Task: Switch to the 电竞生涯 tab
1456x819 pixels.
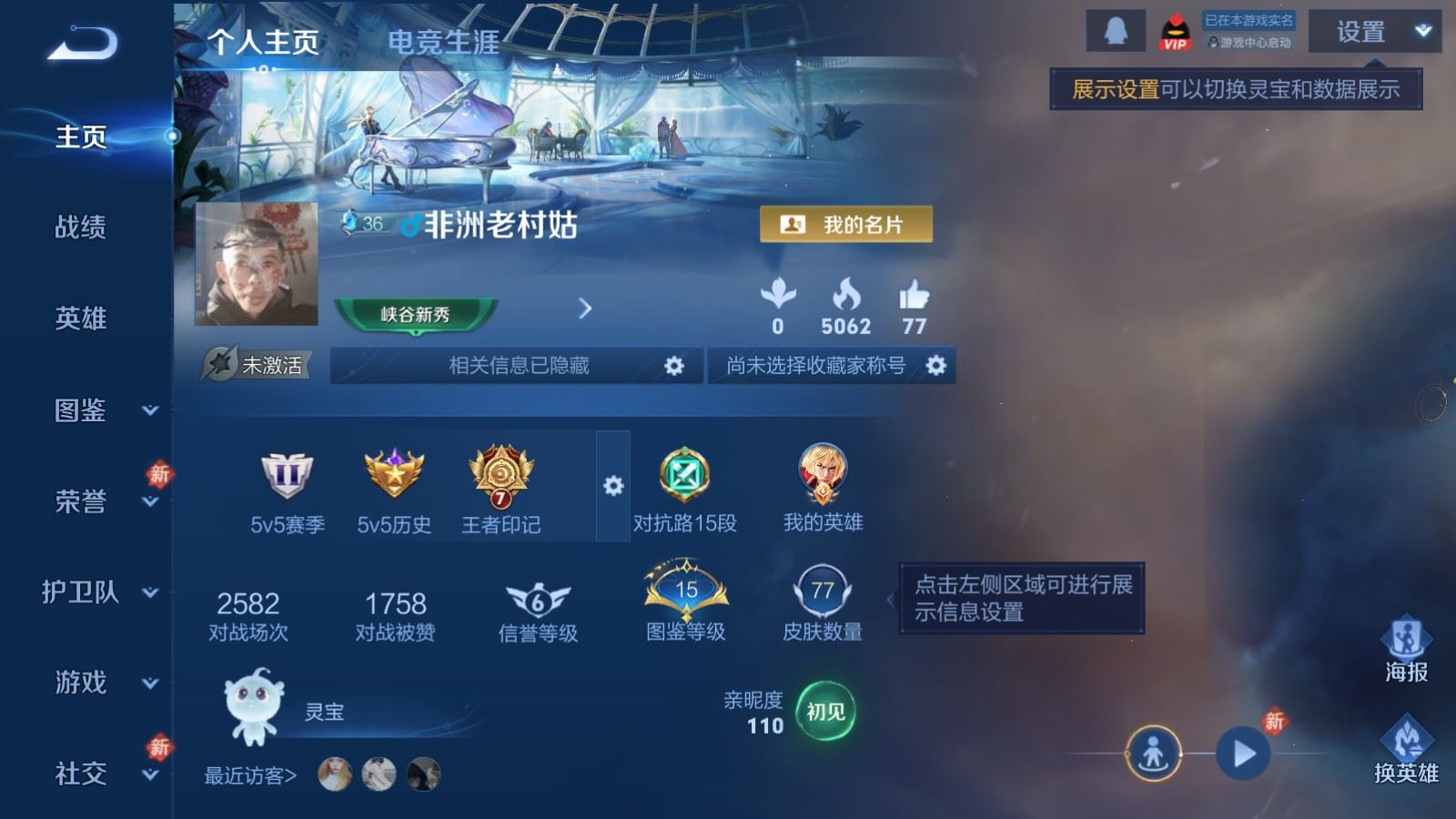Action: coord(443,43)
